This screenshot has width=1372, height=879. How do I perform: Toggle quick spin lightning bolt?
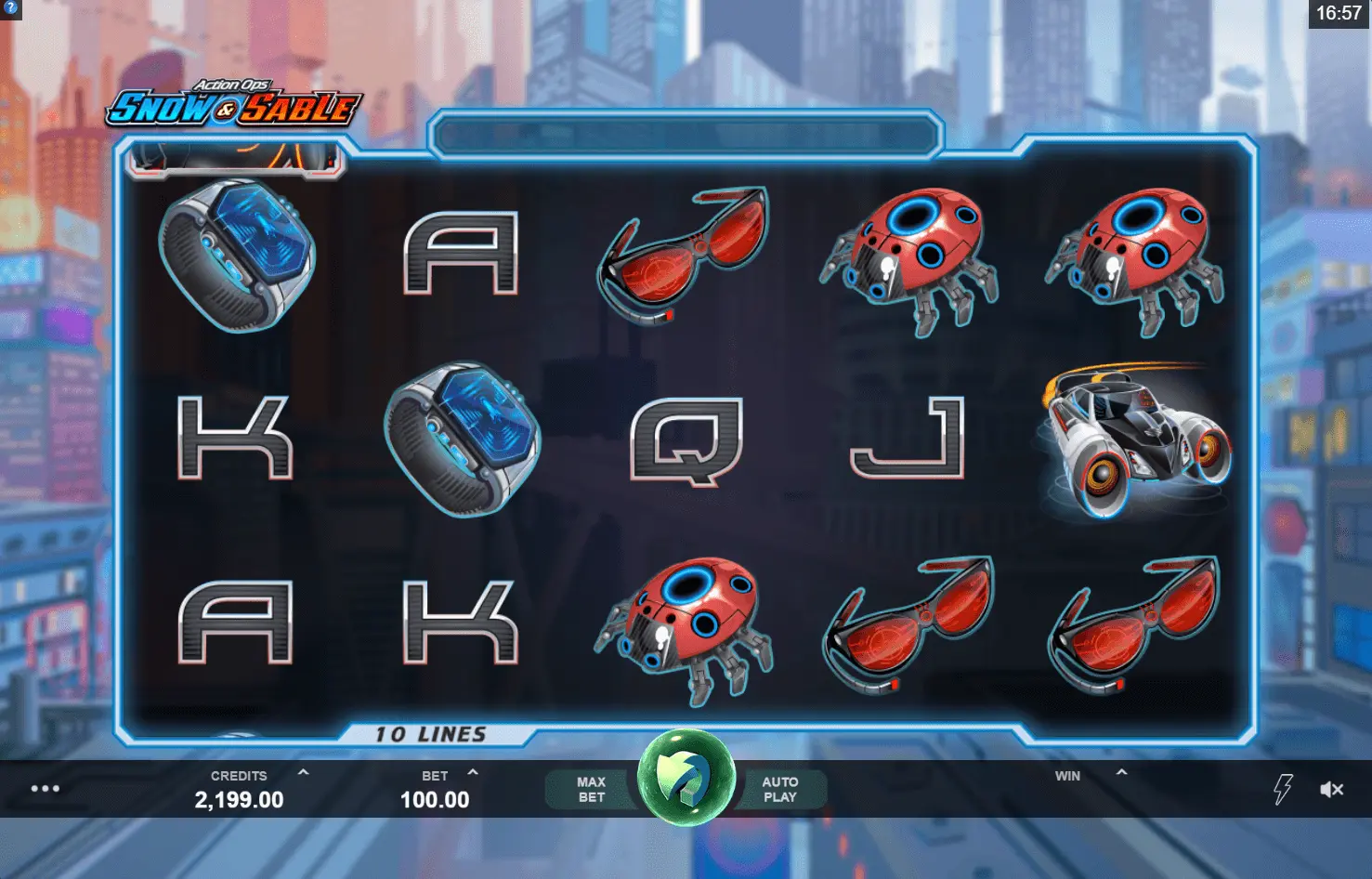(1283, 789)
